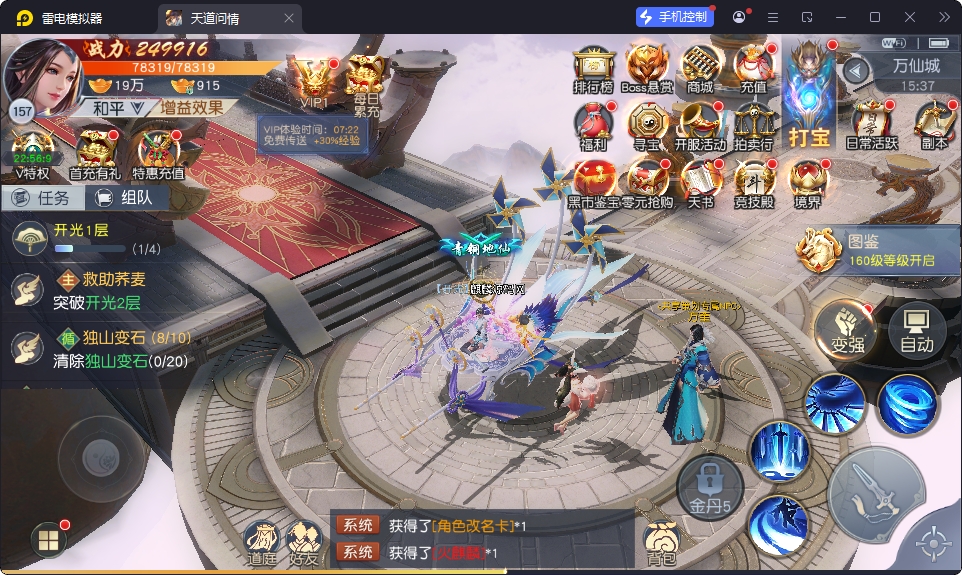The width and height of the screenshot is (962, 575).
Task: Open the 拍卖行 auction house
Action: click(753, 125)
